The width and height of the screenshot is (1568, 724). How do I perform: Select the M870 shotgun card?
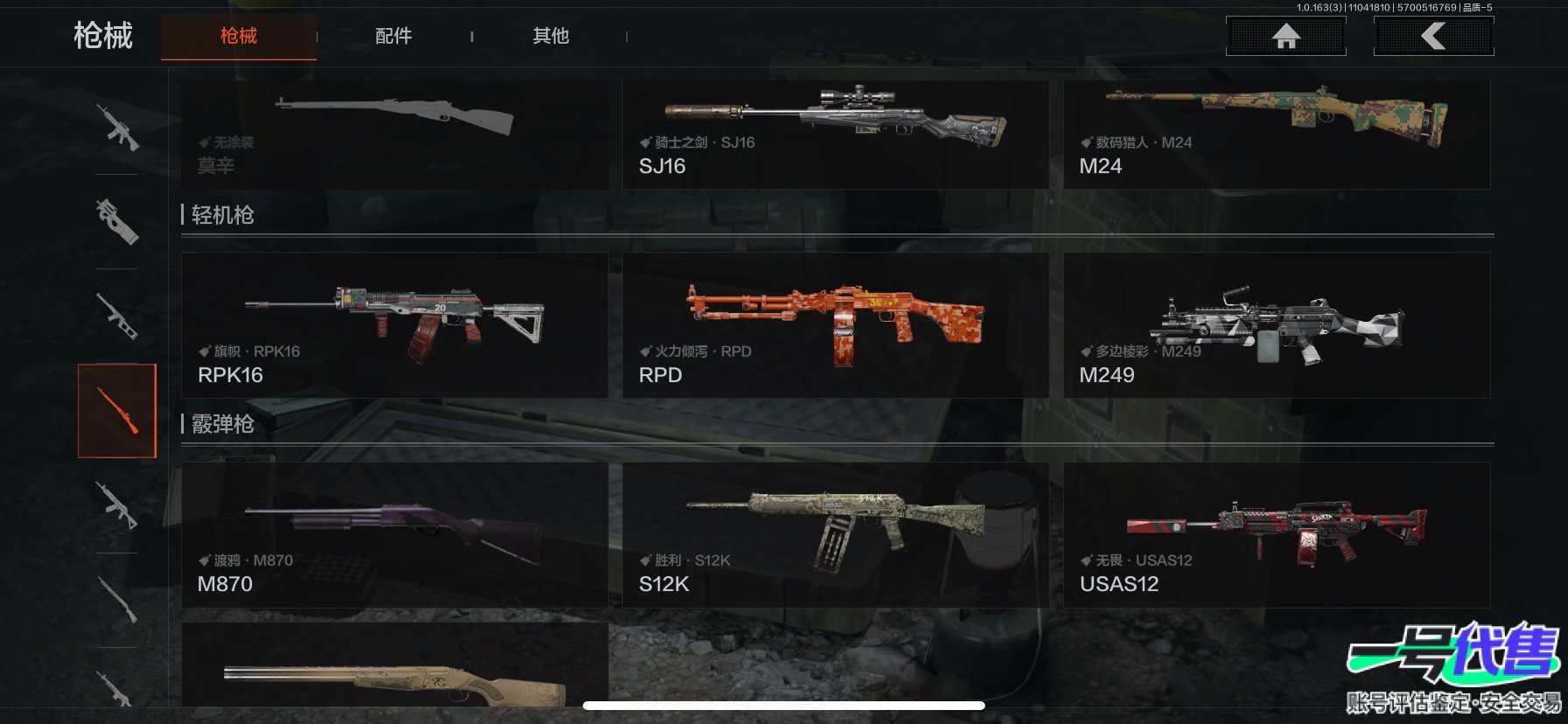coord(394,534)
